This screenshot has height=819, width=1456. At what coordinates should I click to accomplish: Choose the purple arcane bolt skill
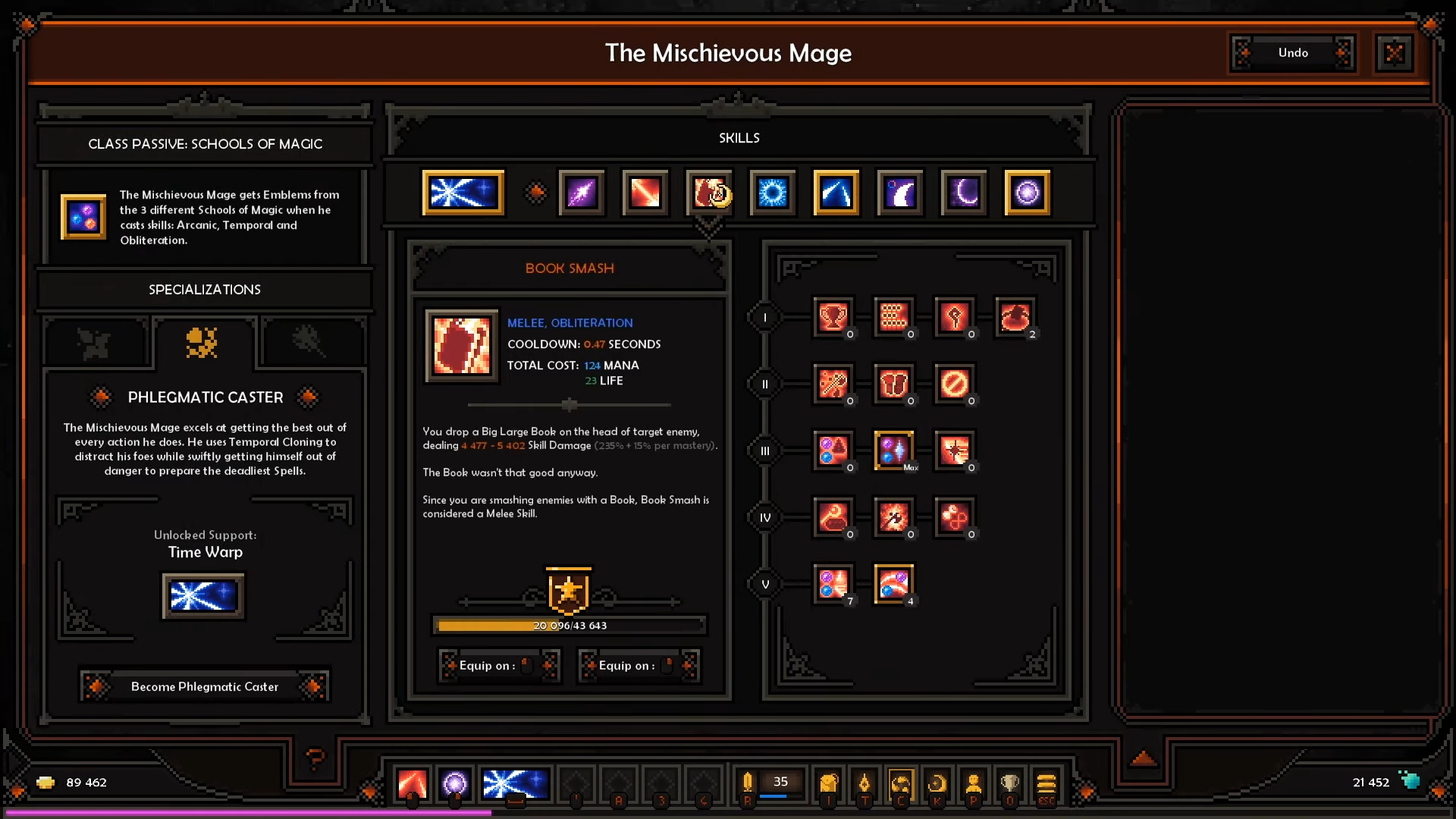pos(582,193)
